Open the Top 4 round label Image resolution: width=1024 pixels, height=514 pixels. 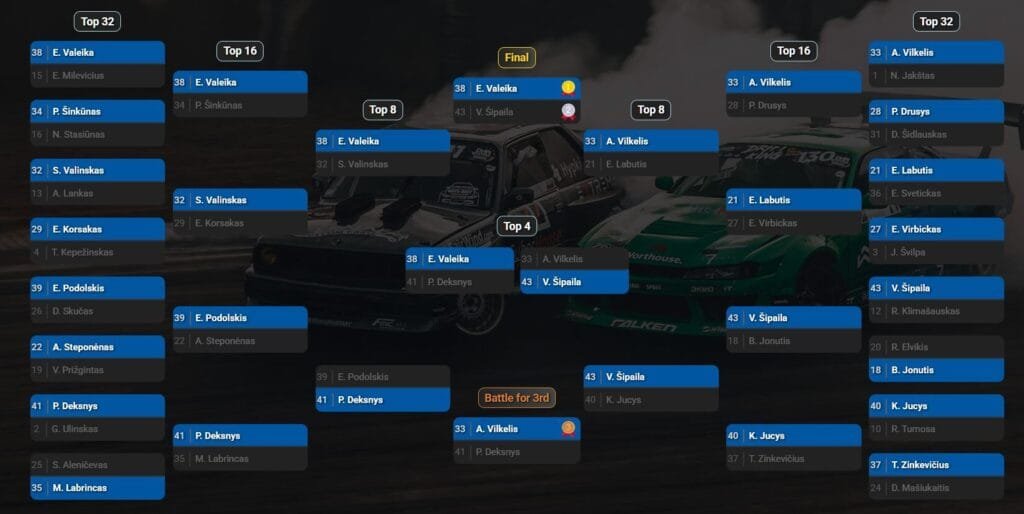tap(516, 226)
